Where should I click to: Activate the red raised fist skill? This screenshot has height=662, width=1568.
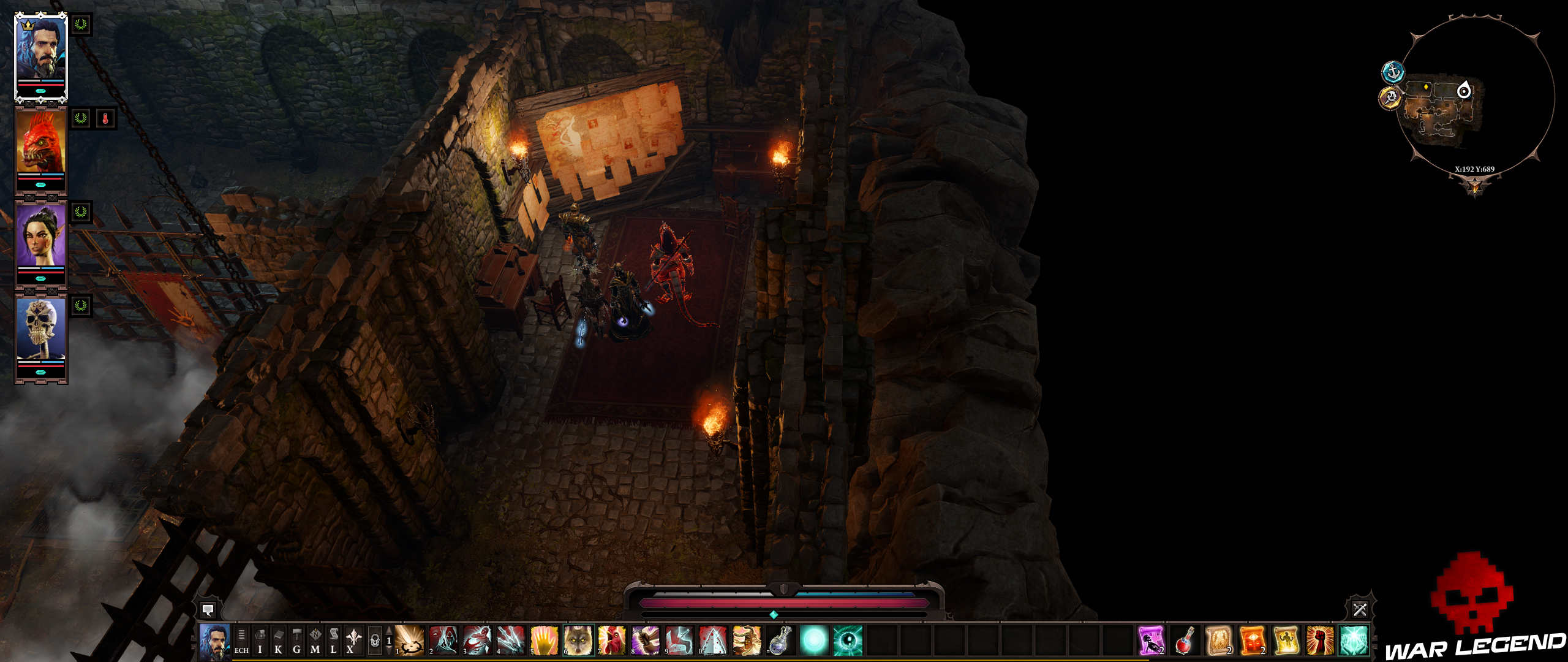(x=1319, y=641)
